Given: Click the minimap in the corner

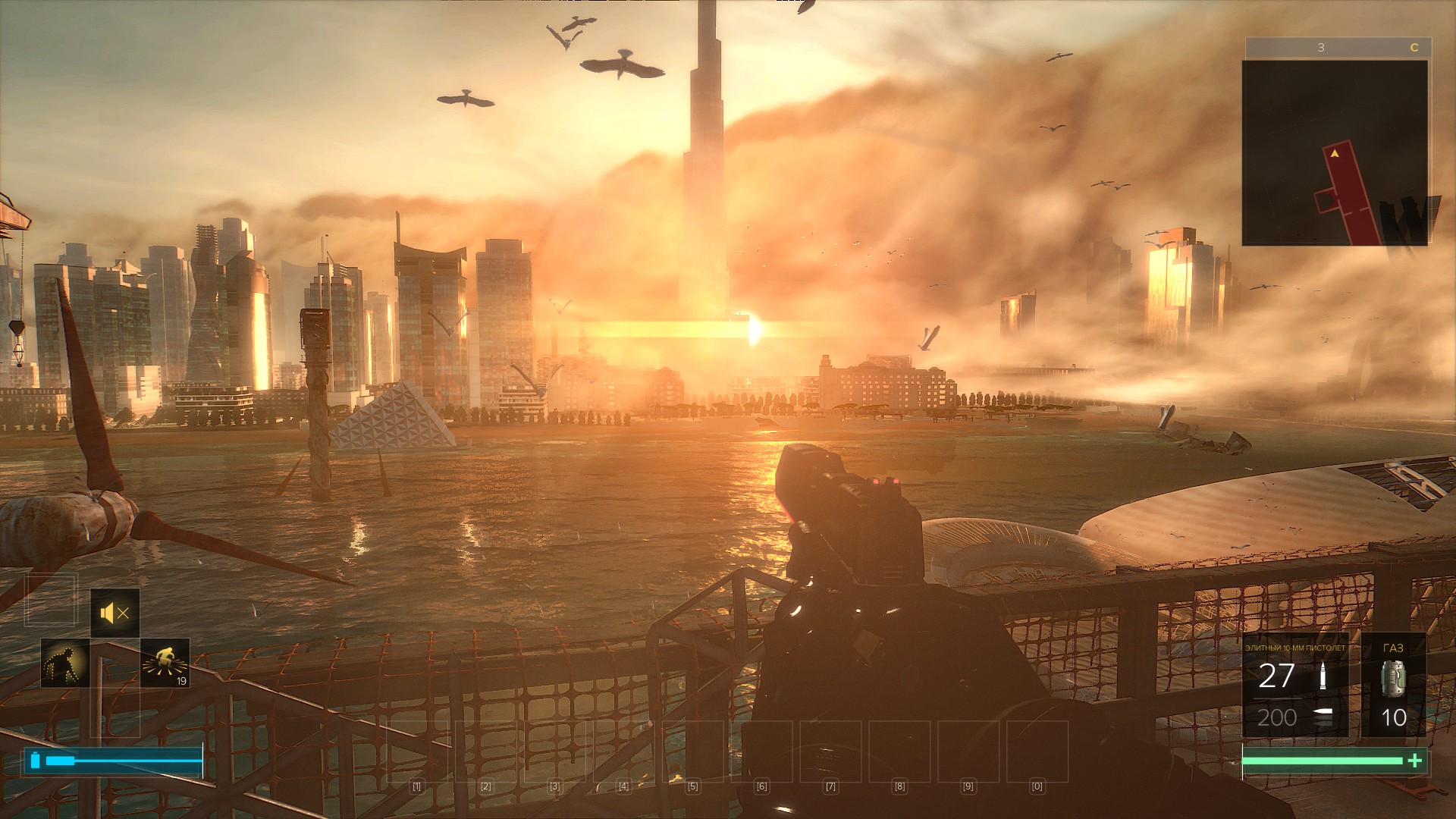Looking at the screenshot, I should pos(1335,152).
